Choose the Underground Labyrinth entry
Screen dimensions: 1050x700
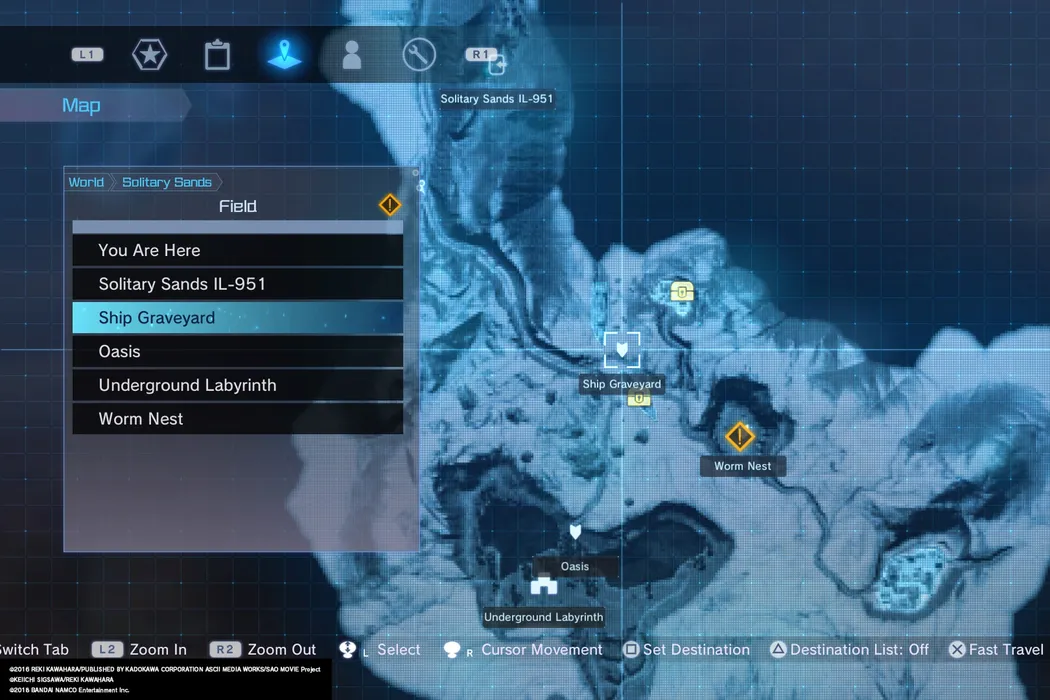237,385
